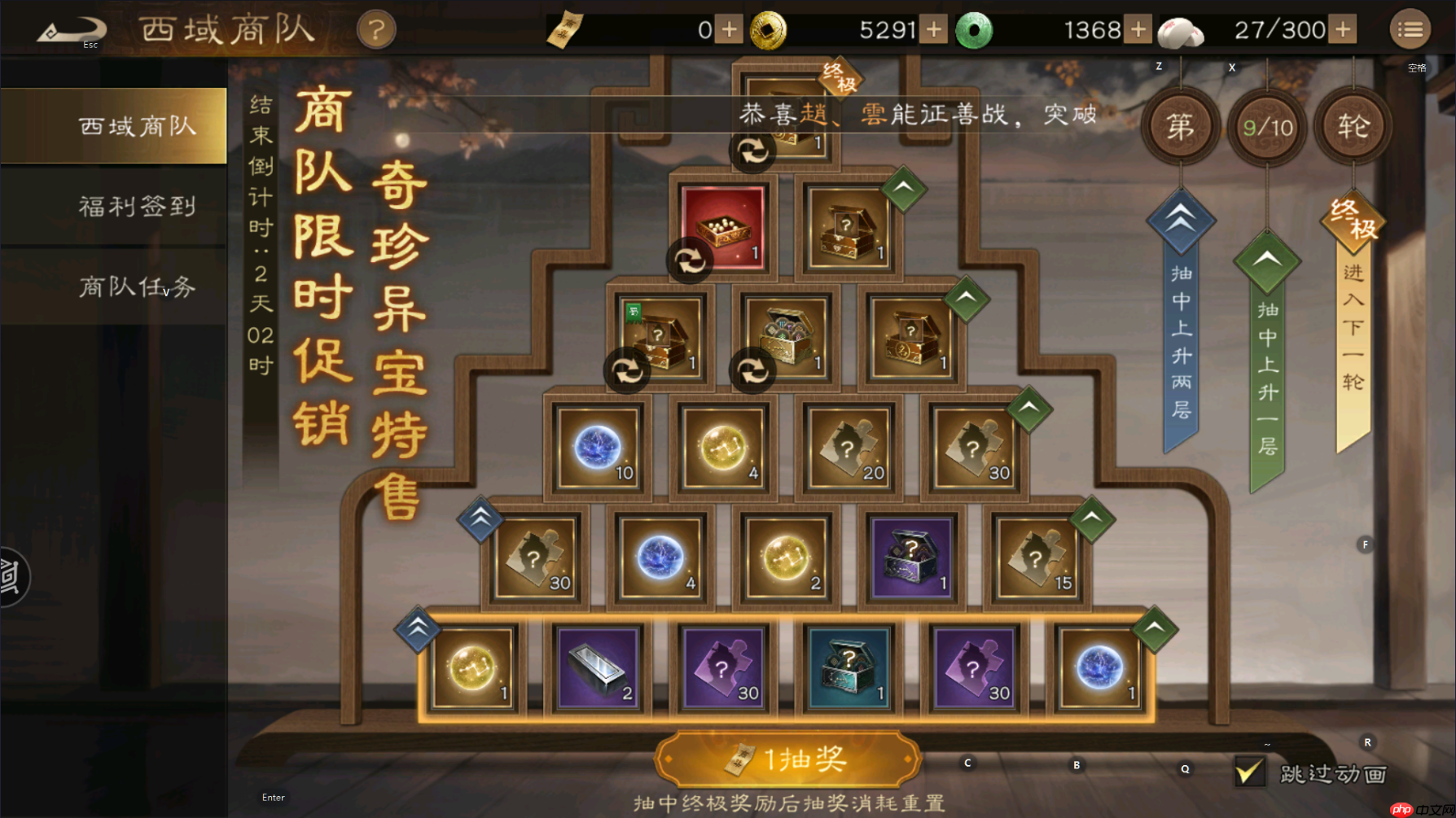Image resolution: width=1456 pixels, height=818 pixels.
Task: Click the green ascend arrow on the rightmost bottom prize
Action: coord(1154,628)
